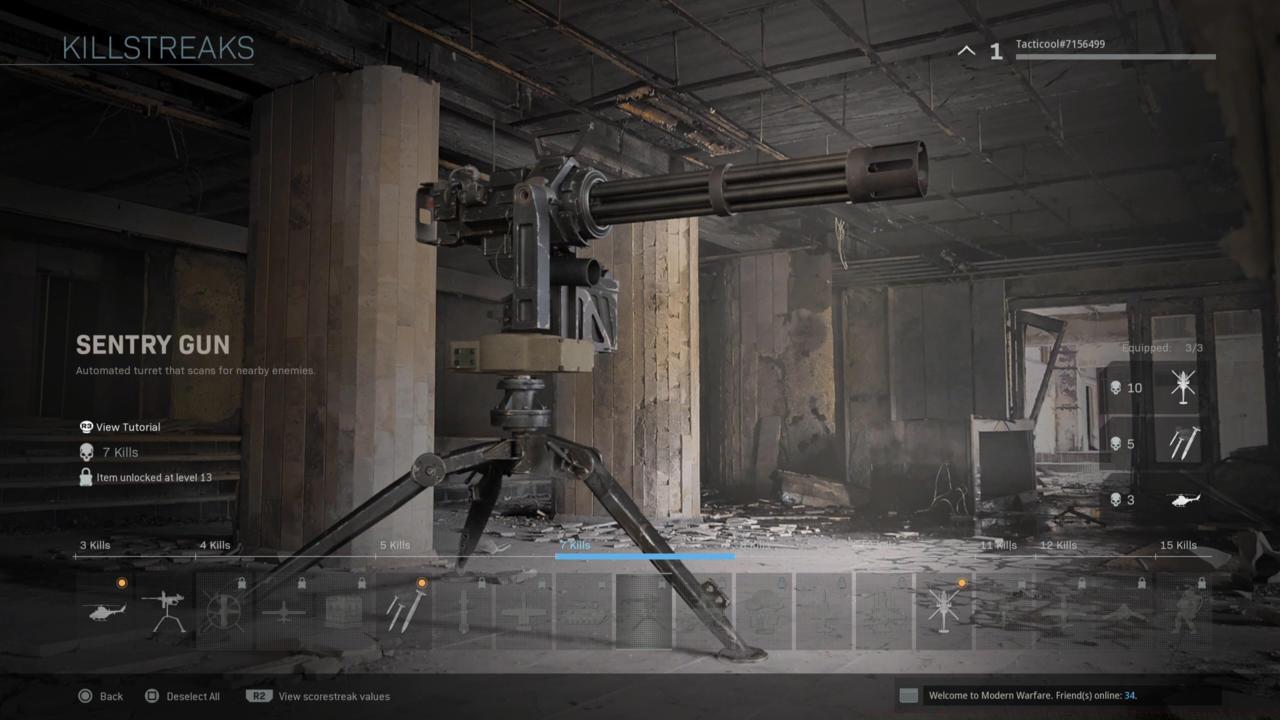Switch to the 3 Kills tier label
1280x720 pixels.
click(94, 545)
